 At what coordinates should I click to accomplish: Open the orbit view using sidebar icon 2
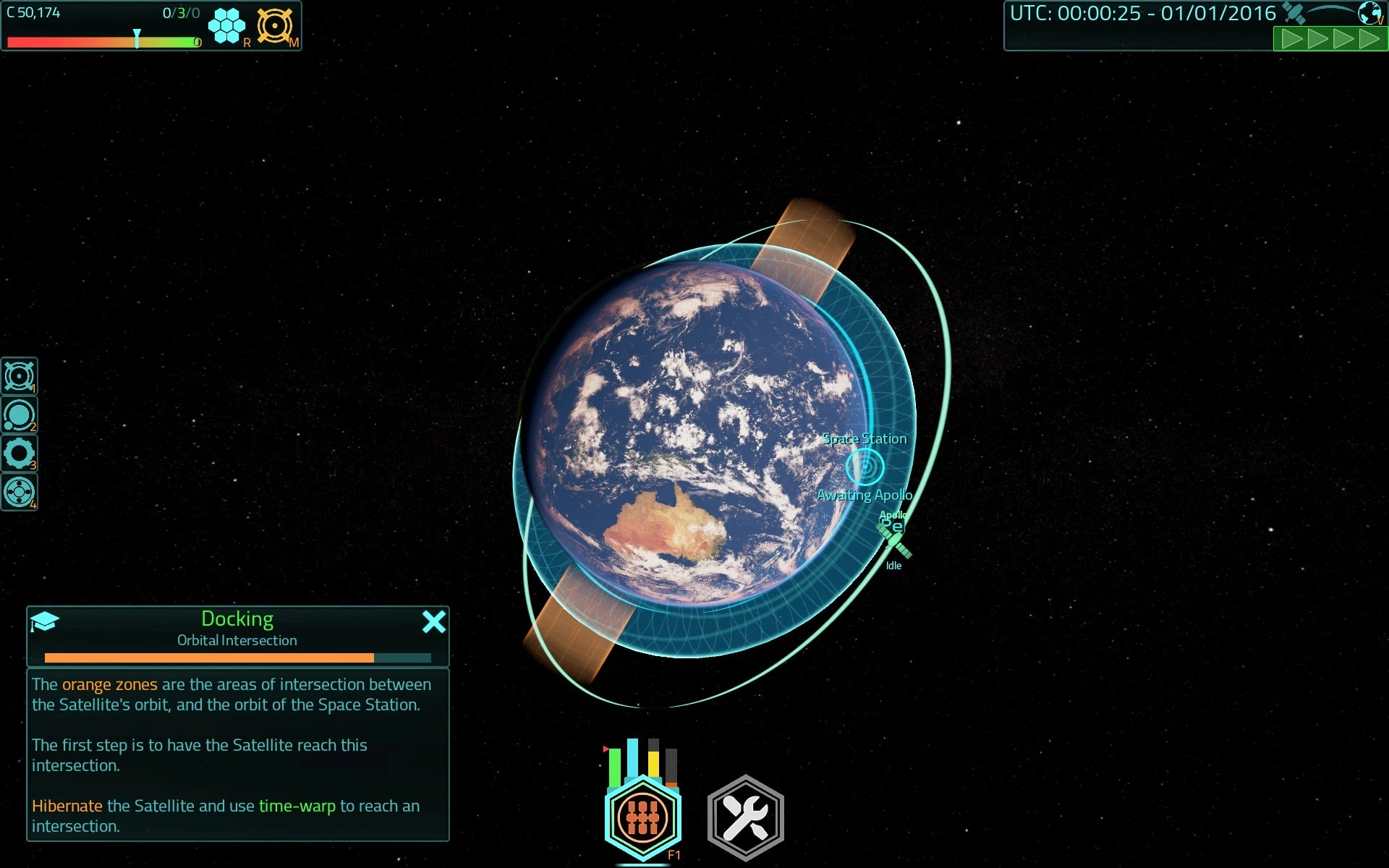[x=20, y=415]
